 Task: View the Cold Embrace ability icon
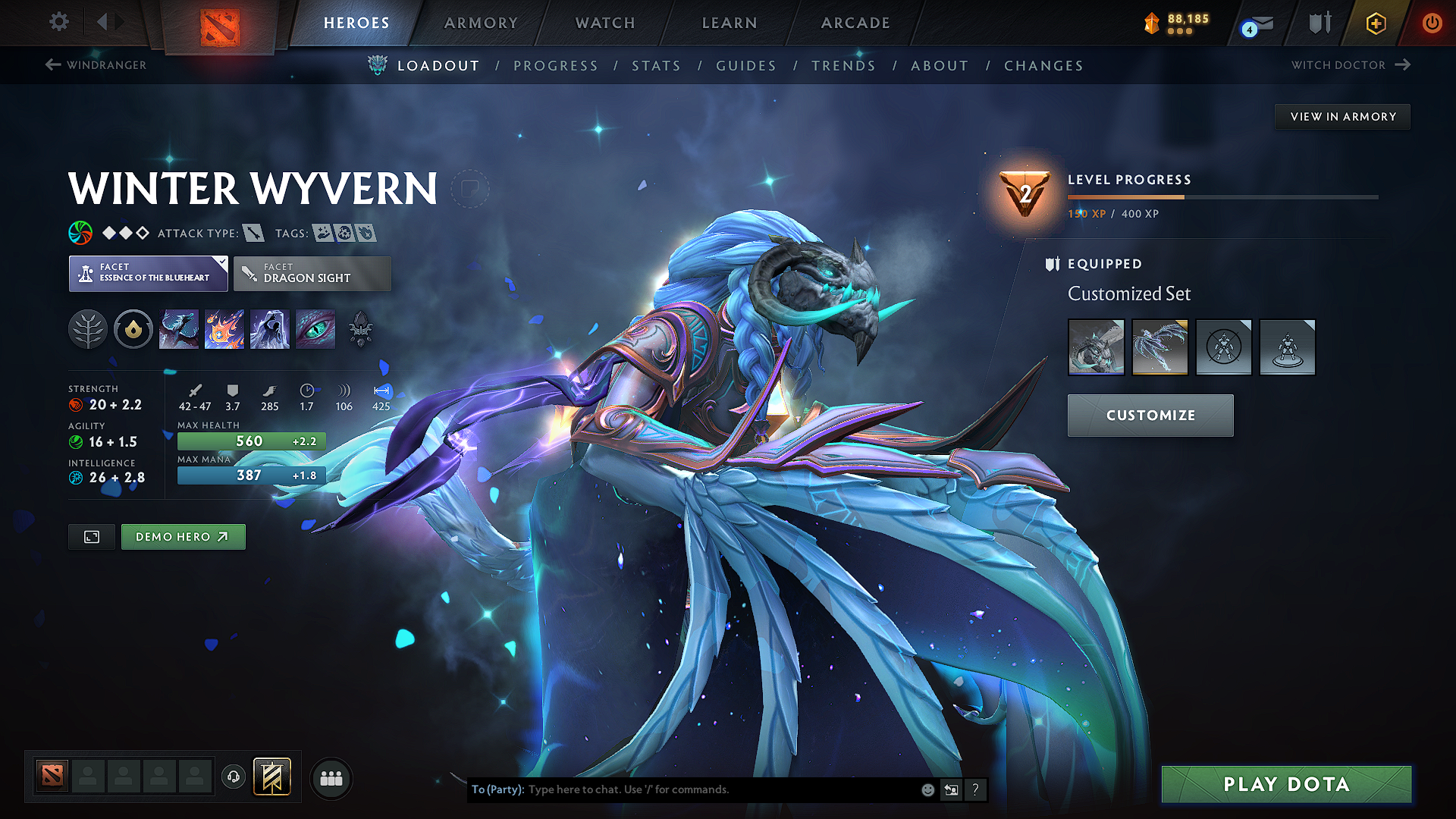point(269,329)
